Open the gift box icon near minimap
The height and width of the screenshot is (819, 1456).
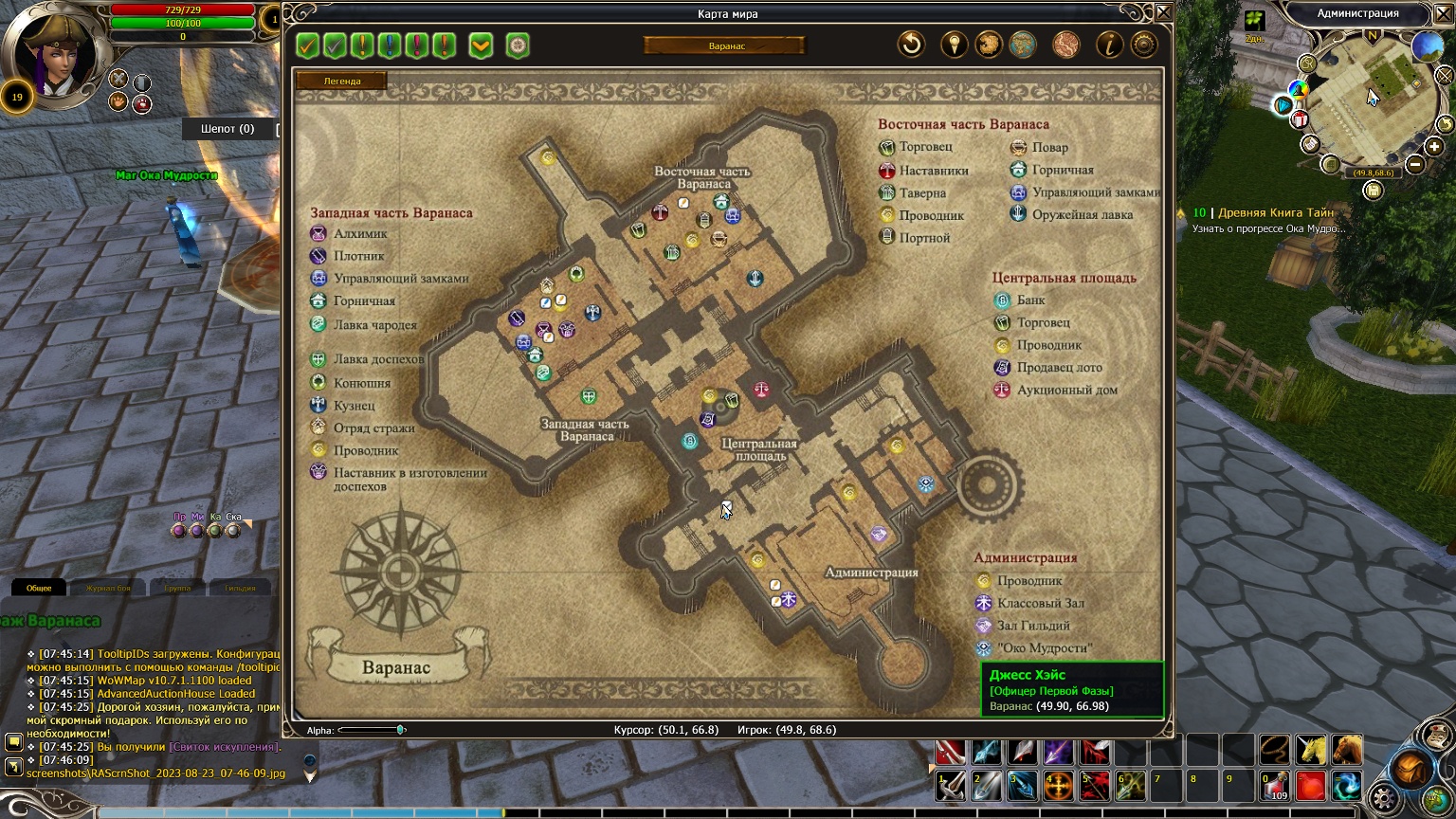click(x=1300, y=119)
